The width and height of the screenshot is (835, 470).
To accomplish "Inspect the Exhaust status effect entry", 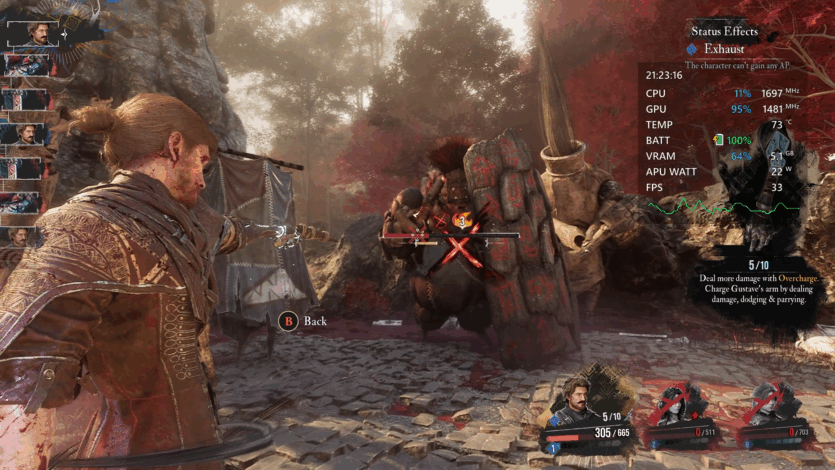I will click(723, 48).
